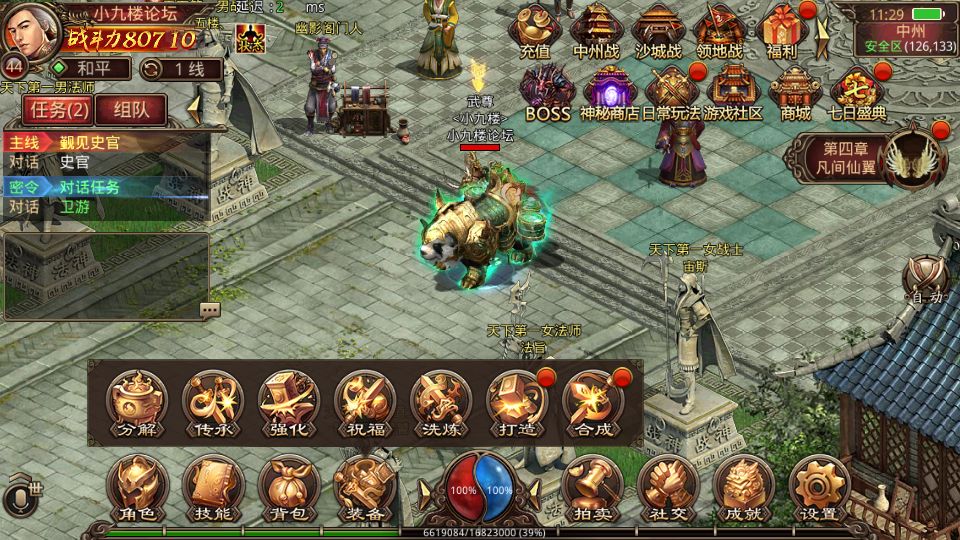Change the 和平 attack mode
Viewport: 960px width, 540px height.
click(90, 69)
